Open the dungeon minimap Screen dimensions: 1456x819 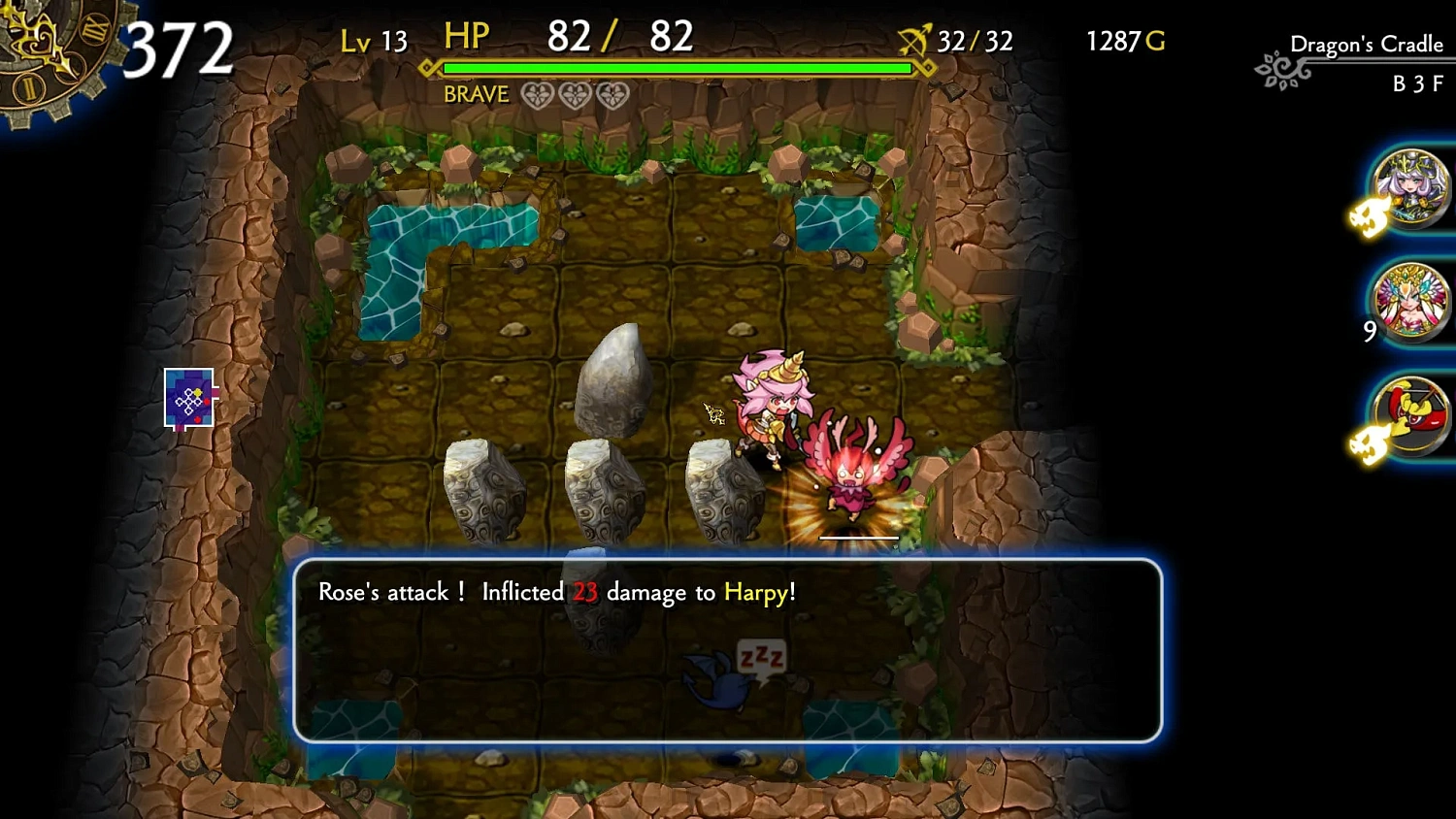pos(189,398)
